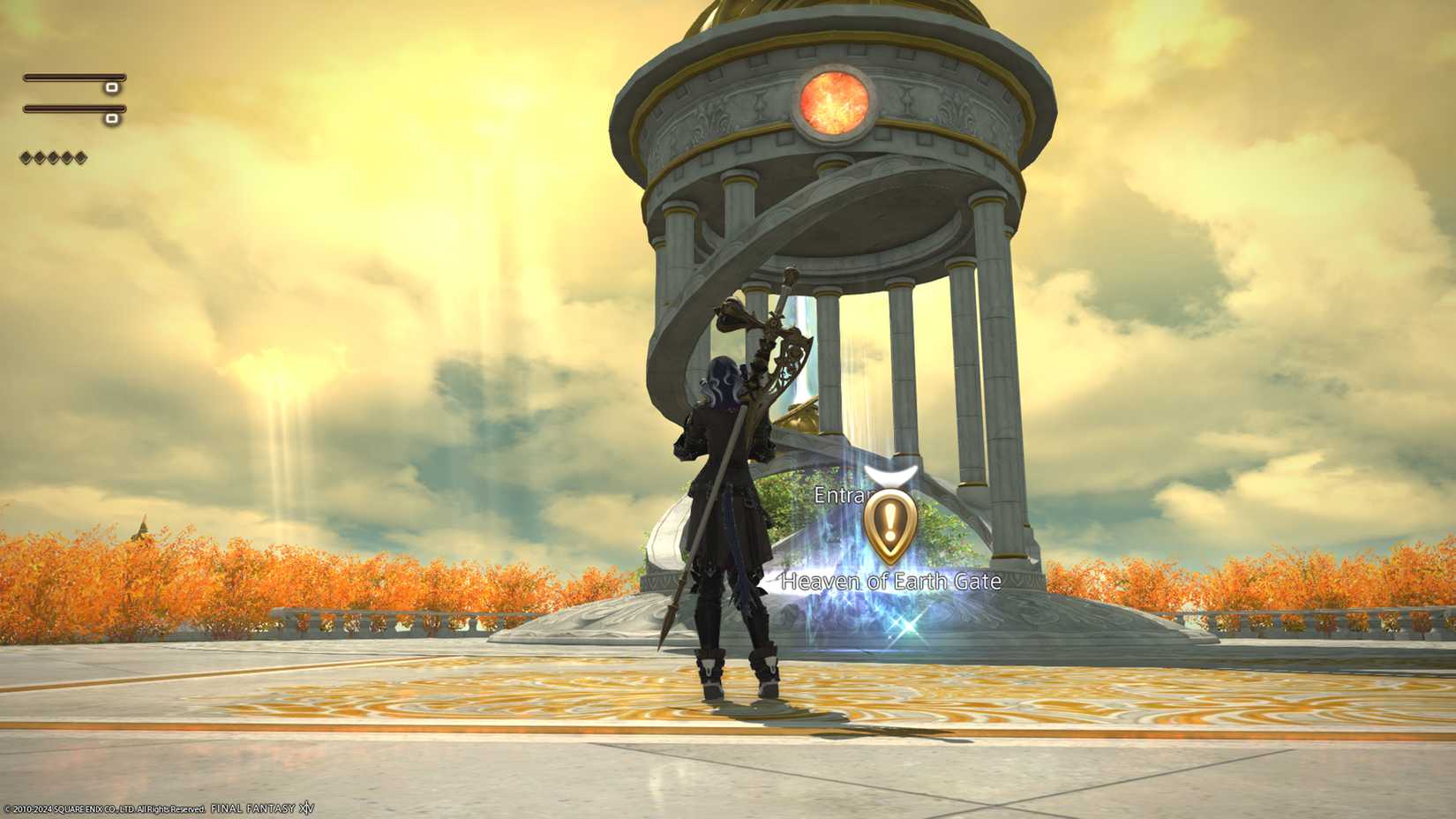Select the second diamond status icon
This screenshot has width=1456, height=819.
(x=40, y=156)
